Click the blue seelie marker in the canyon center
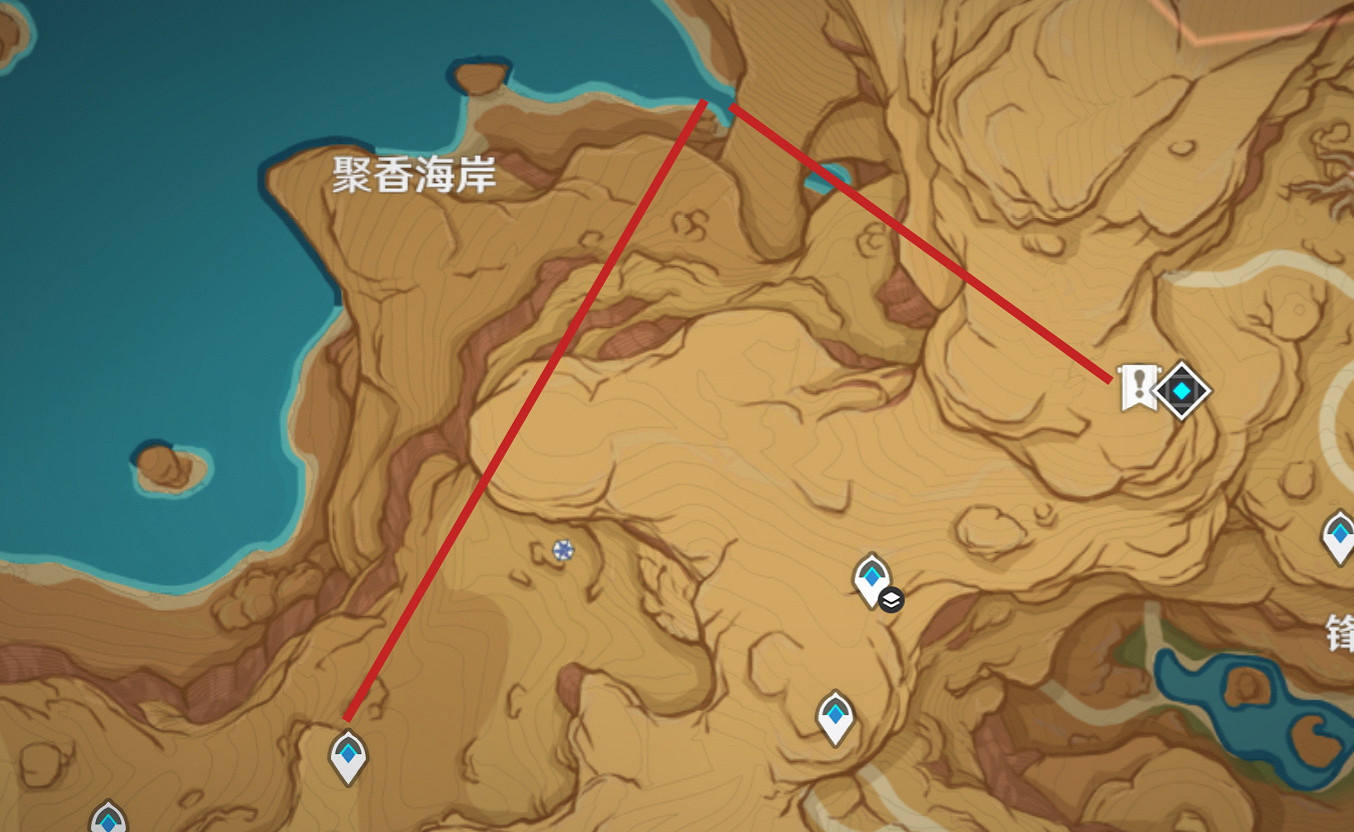Screen dimensions: 1354x832 pyautogui.click(x=564, y=548)
